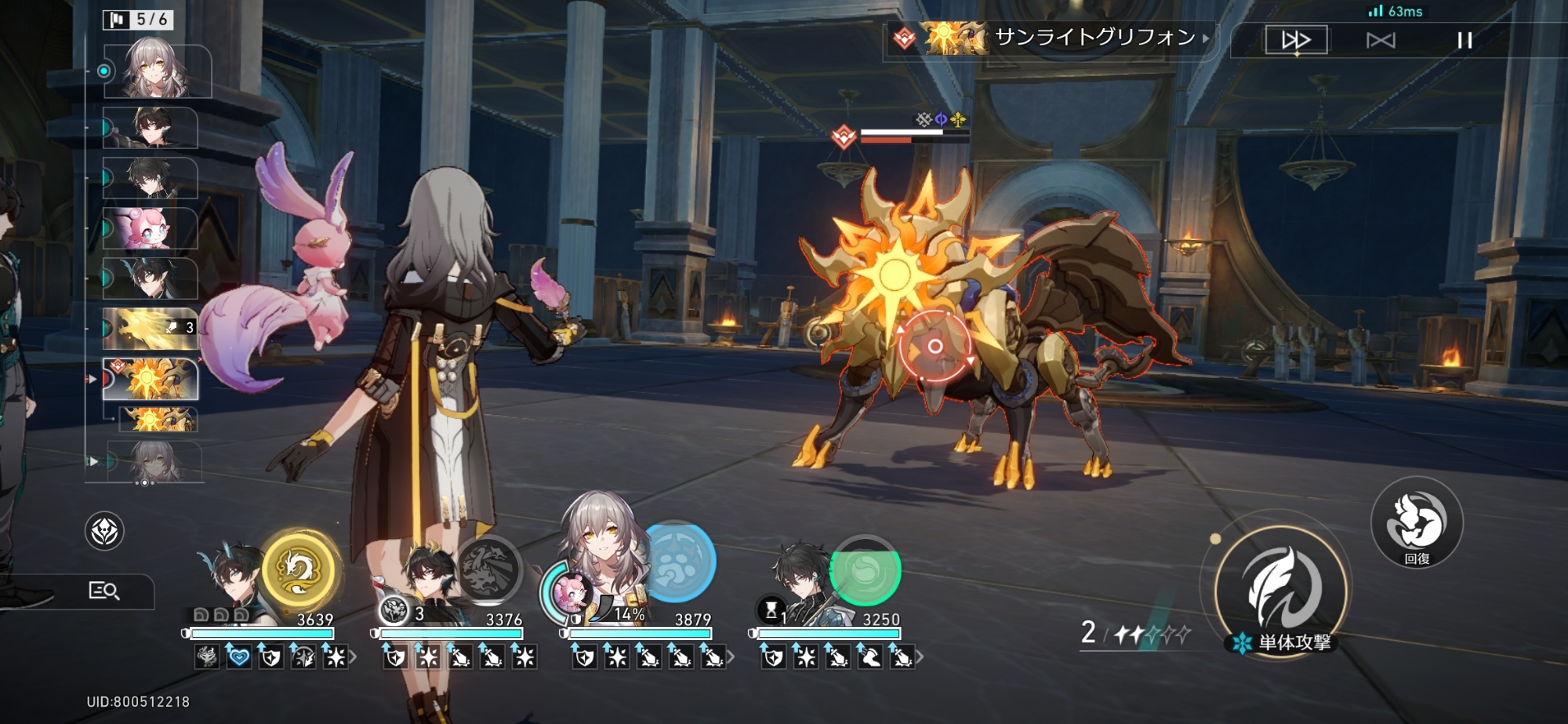Target the Sunlight Griffin lock-on reticle
1568x724 pixels.
(935, 346)
